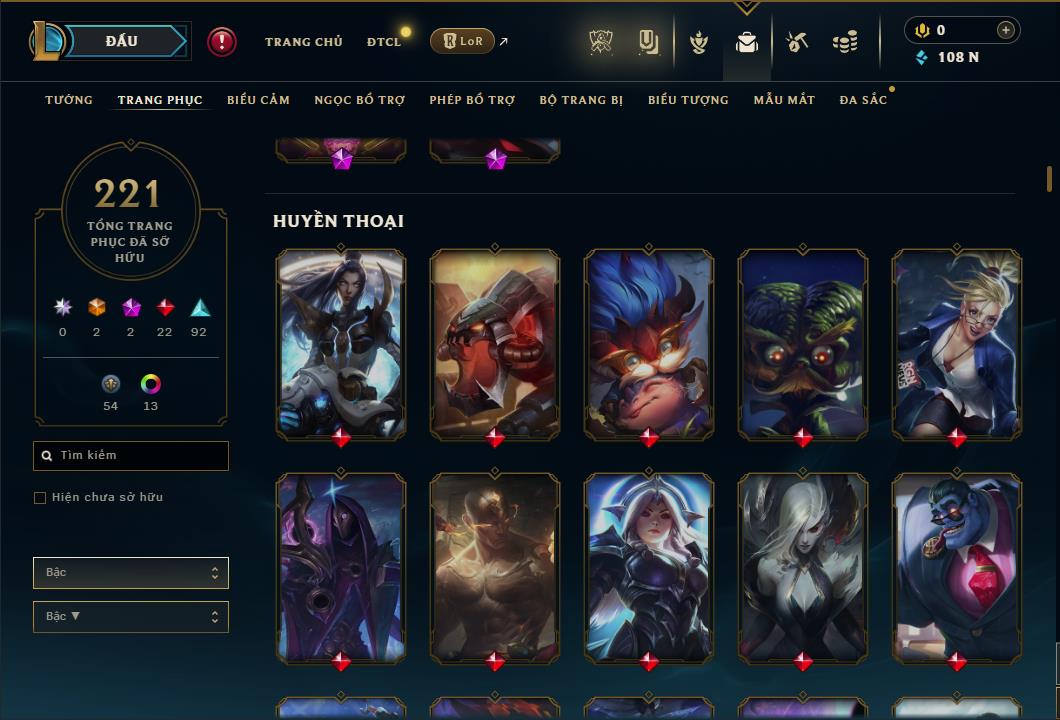Switch to the ĐA SẮC tab
This screenshot has height=720, width=1060.
pyautogui.click(x=863, y=100)
